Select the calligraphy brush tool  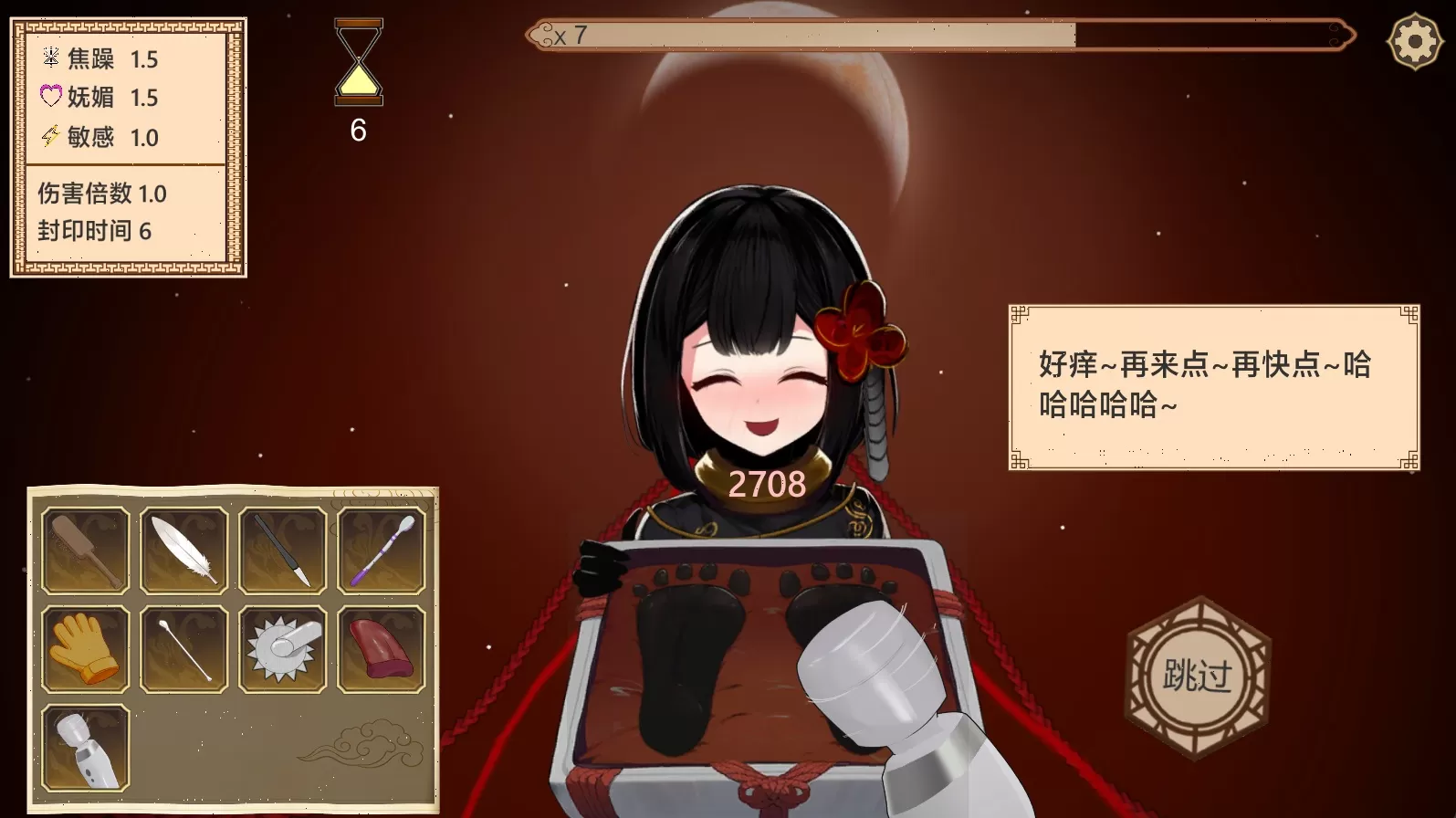pos(282,549)
